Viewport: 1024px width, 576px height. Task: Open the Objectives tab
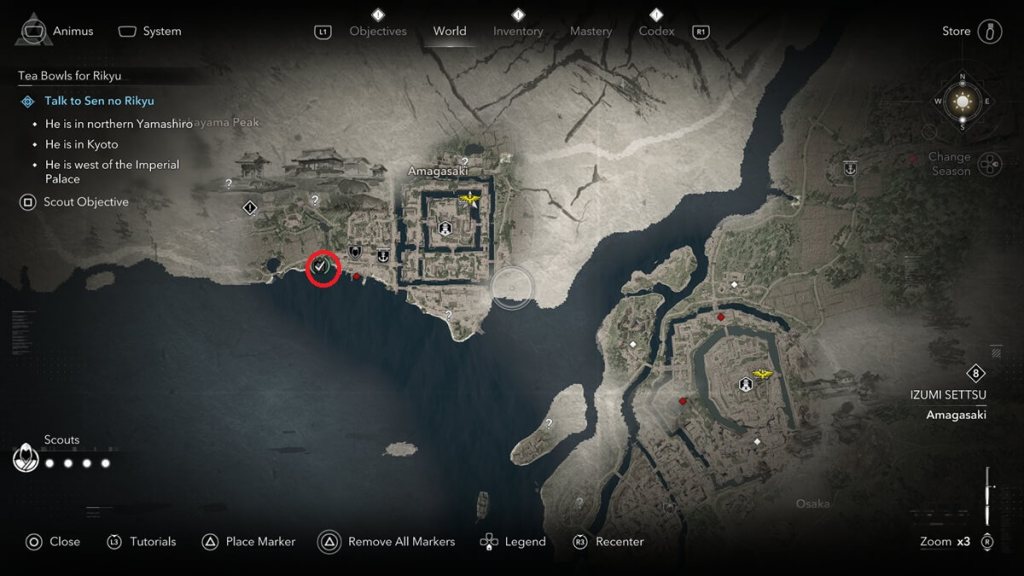(x=378, y=31)
